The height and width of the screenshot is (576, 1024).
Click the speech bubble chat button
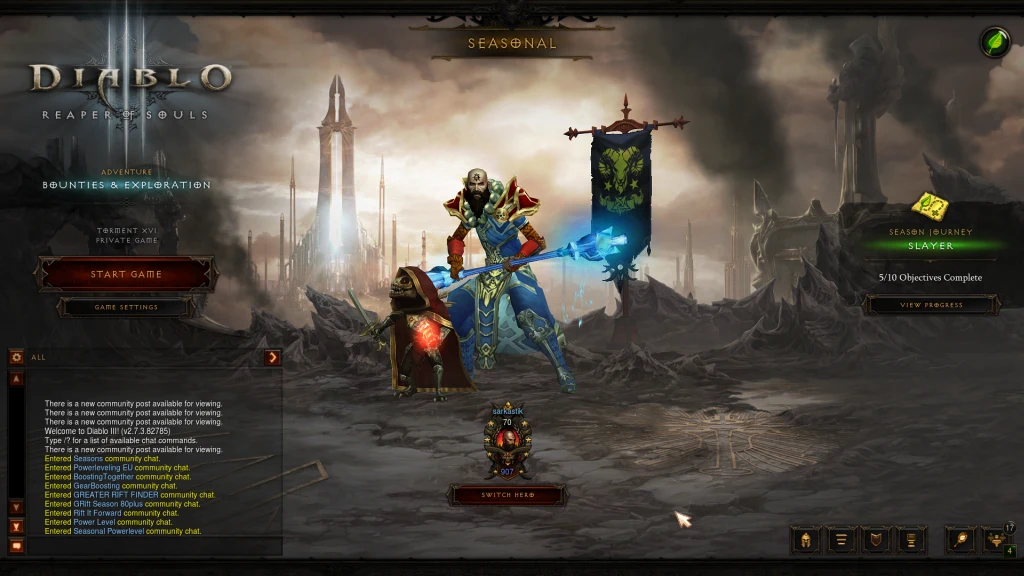coord(16,545)
